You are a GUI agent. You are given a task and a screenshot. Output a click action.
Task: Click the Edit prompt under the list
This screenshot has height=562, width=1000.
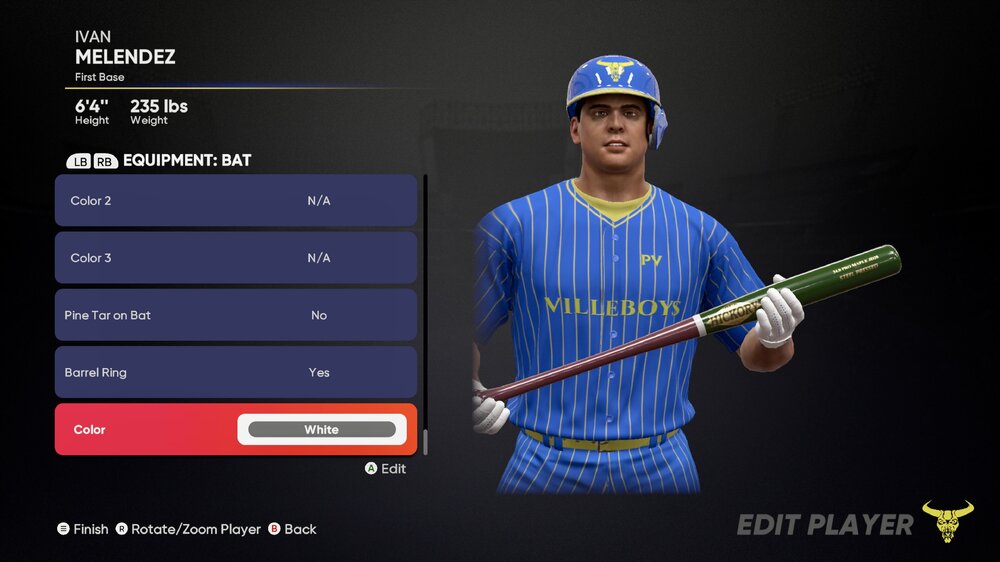tap(385, 468)
